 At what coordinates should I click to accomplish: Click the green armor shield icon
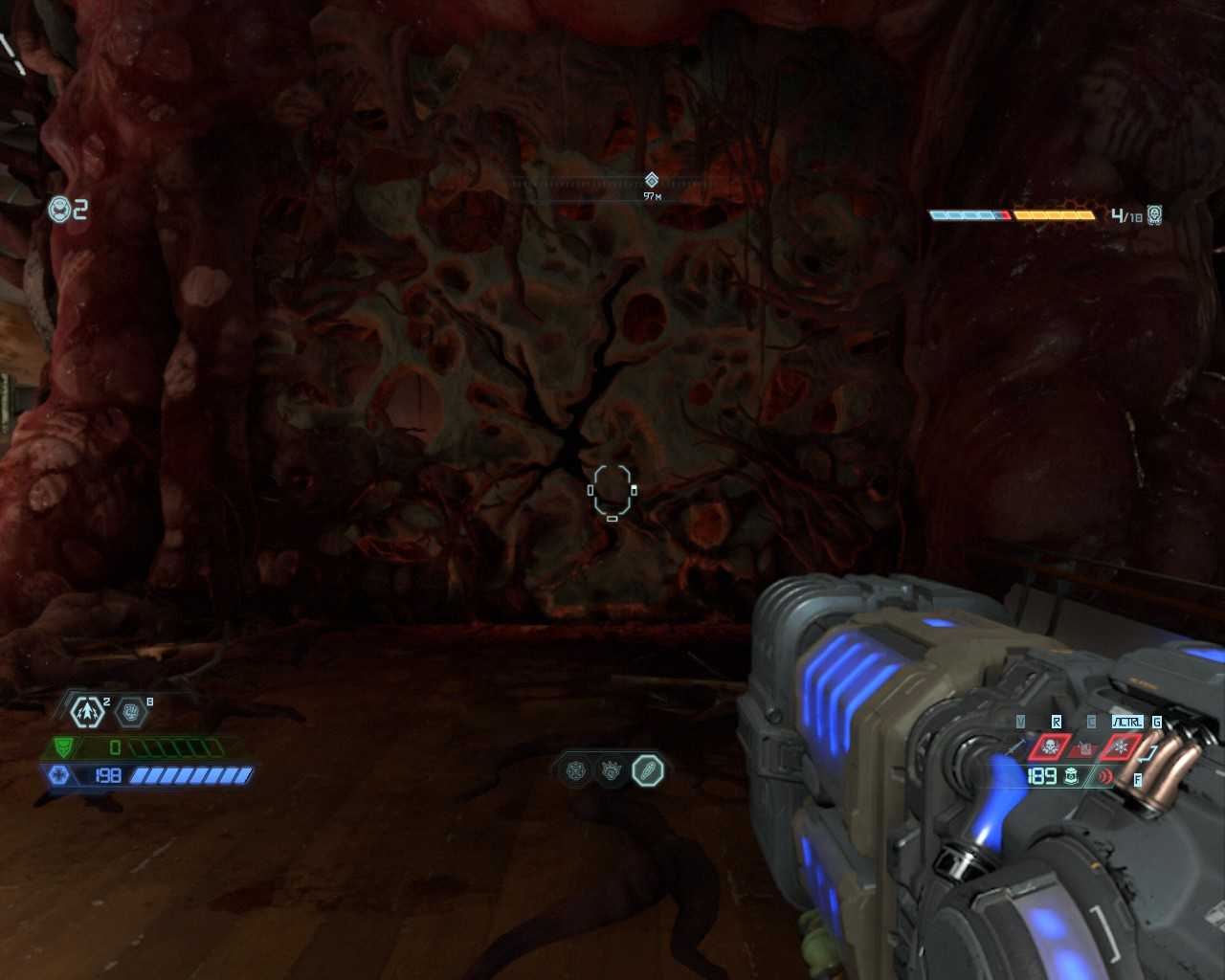(x=63, y=747)
